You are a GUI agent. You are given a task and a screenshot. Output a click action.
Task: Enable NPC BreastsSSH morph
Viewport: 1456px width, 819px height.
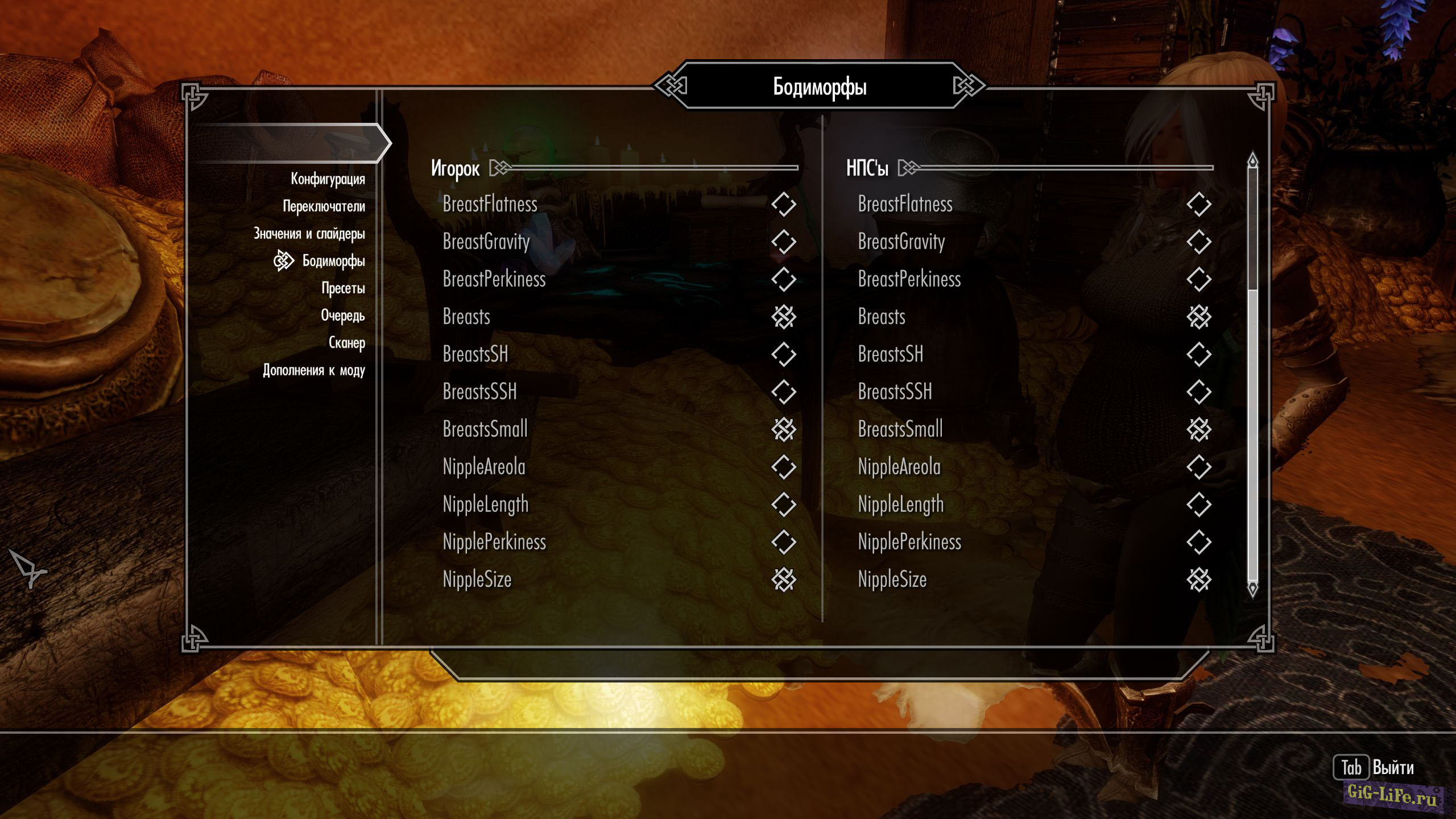1198,392
